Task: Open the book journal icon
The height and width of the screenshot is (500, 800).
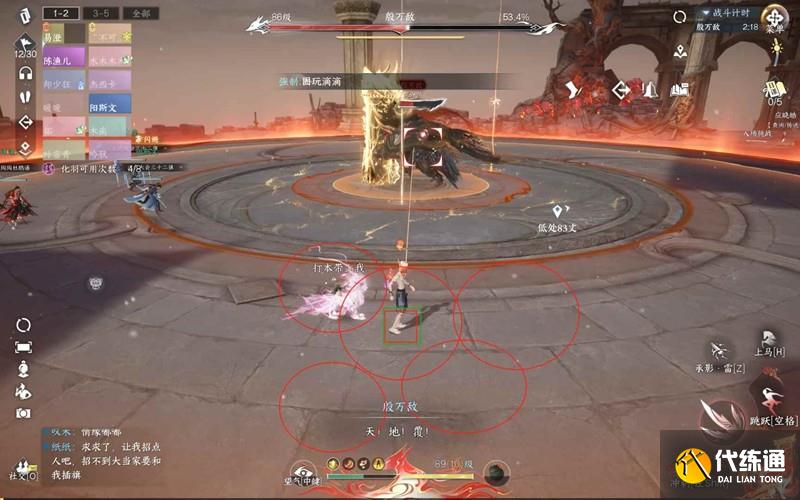Action: click(x=681, y=90)
